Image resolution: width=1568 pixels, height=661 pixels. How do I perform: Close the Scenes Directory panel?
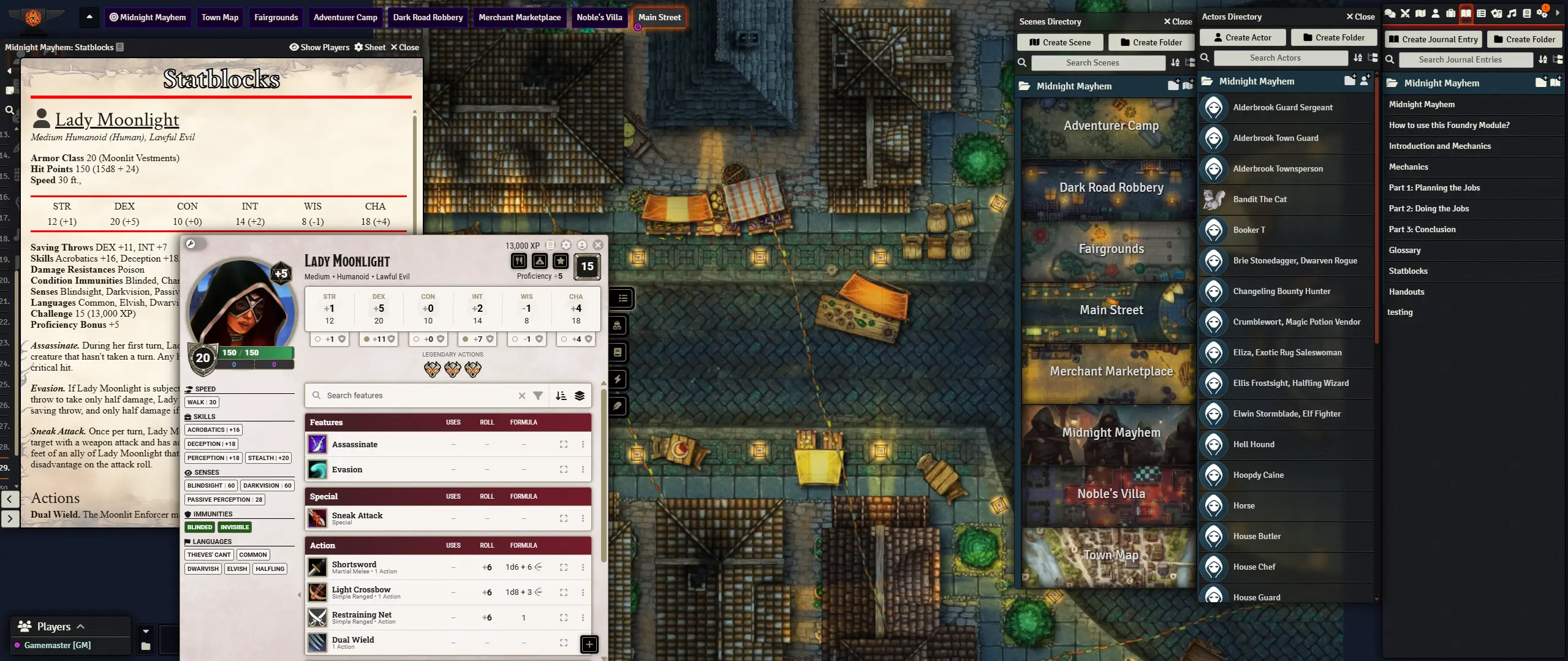coord(1178,21)
